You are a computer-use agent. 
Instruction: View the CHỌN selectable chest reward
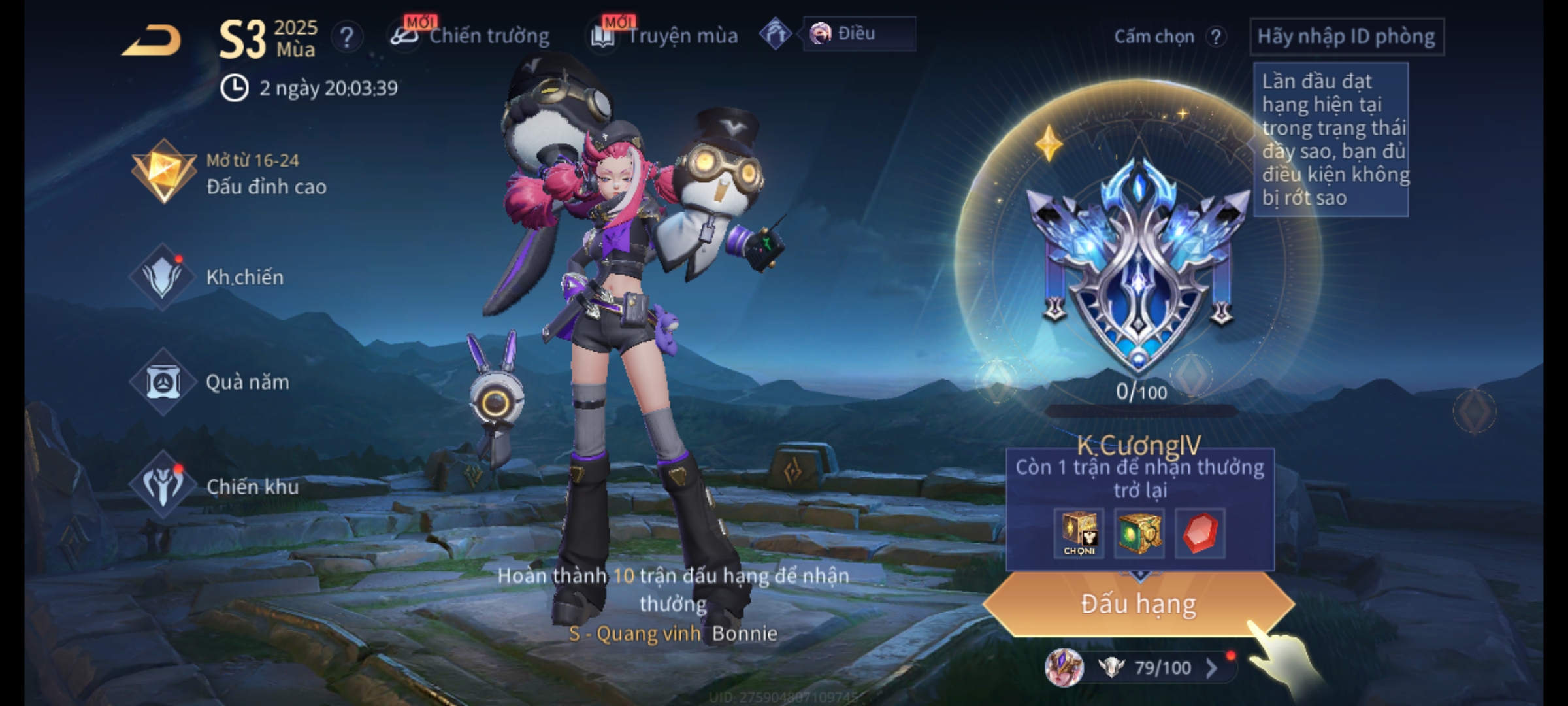[x=1079, y=533]
